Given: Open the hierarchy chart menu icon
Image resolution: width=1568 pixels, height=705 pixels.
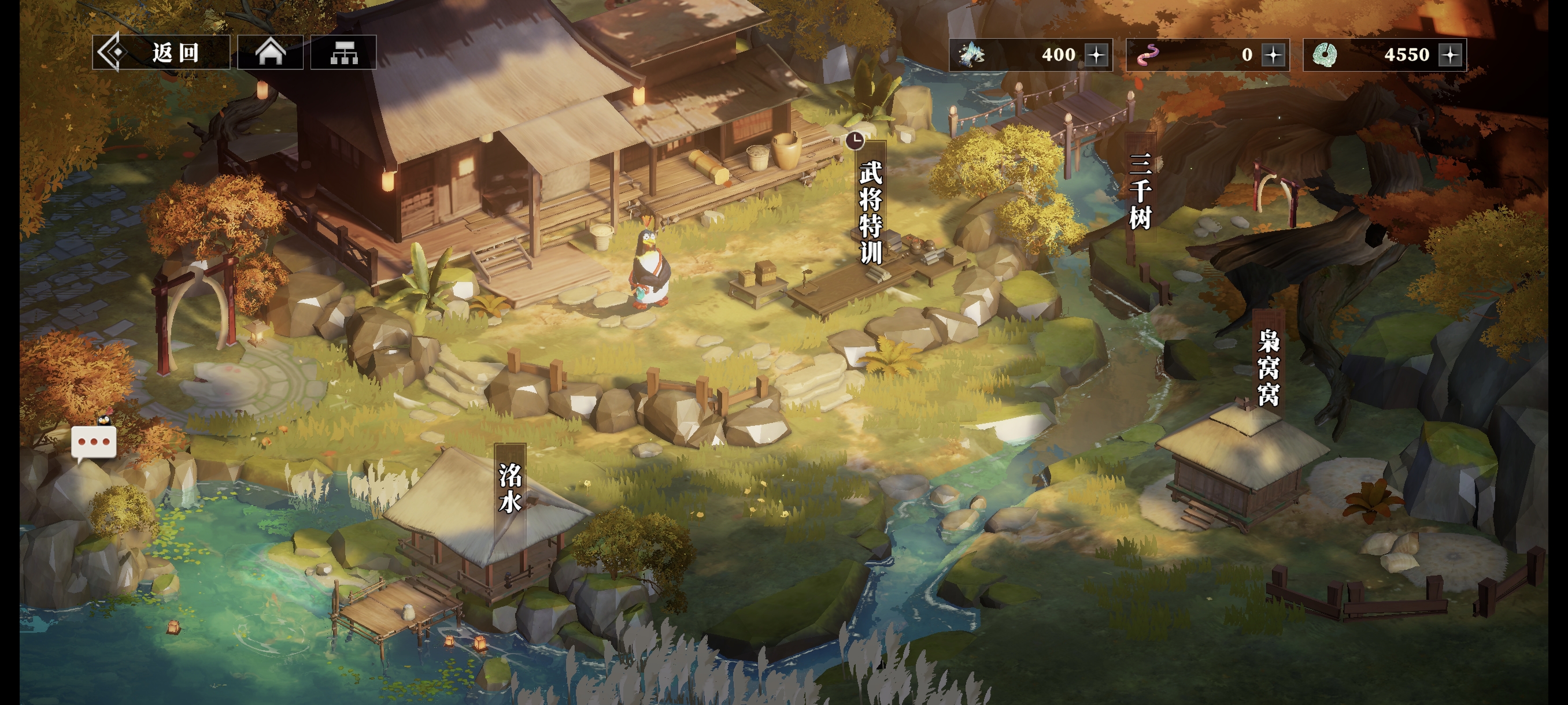Looking at the screenshot, I should point(343,53).
